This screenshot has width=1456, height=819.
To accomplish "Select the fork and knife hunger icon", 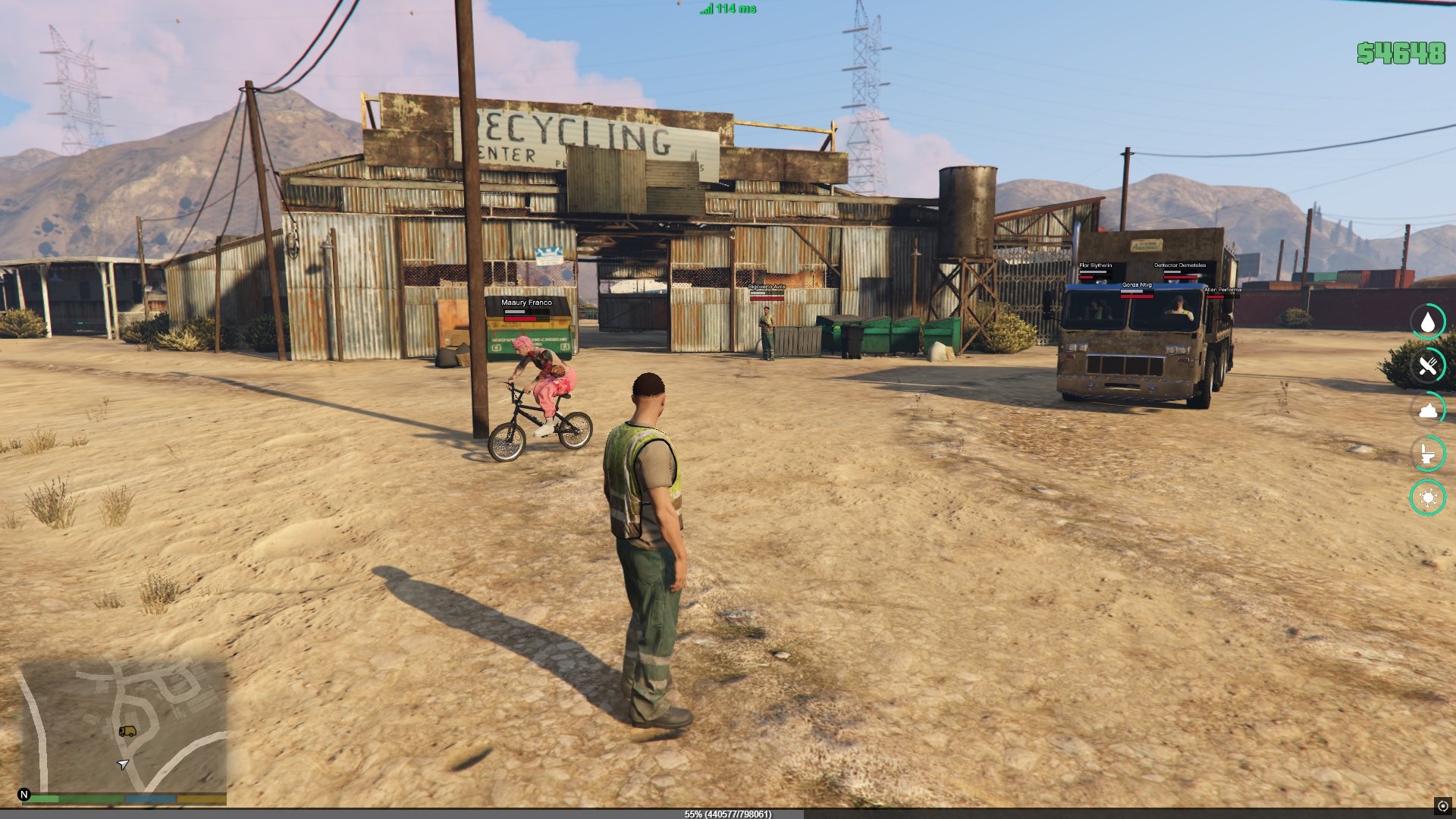I will click(x=1427, y=366).
